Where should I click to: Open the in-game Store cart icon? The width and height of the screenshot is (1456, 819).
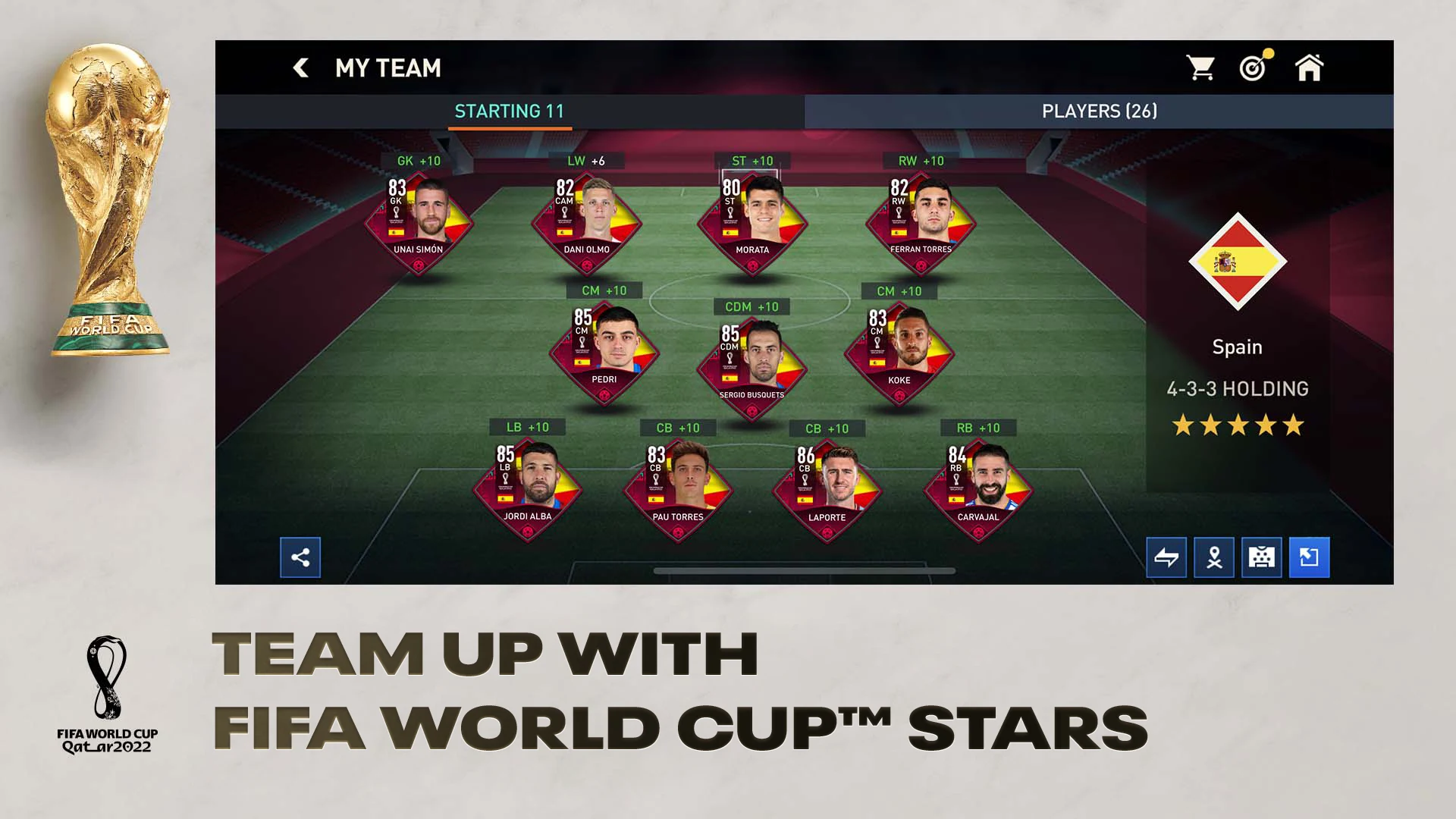pyautogui.click(x=1203, y=67)
